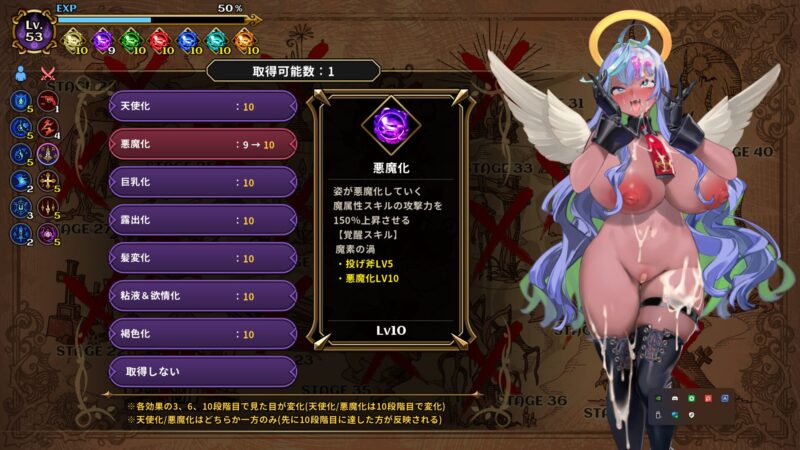800x450 pixels.
Task: Select the 巨乳化 option
Action: 202,182
